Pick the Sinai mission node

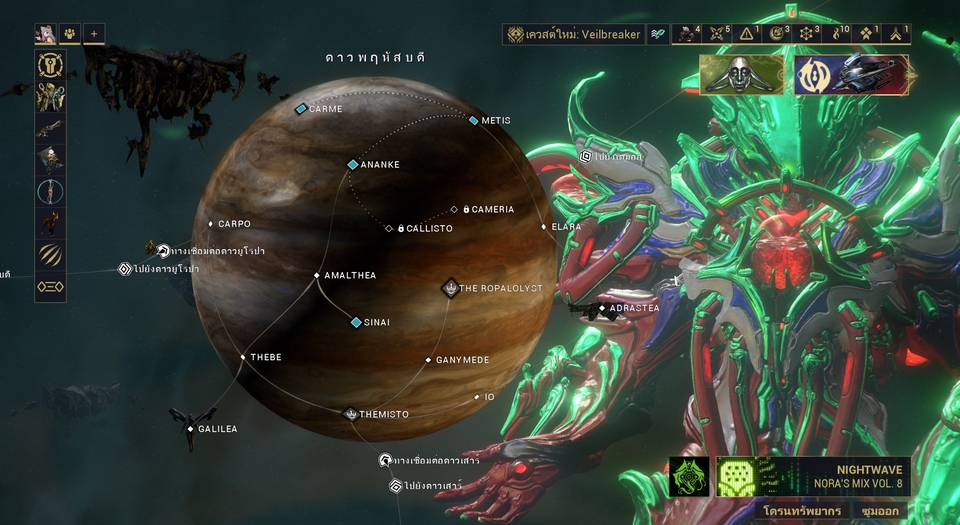pyautogui.click(x=356, y=322)
